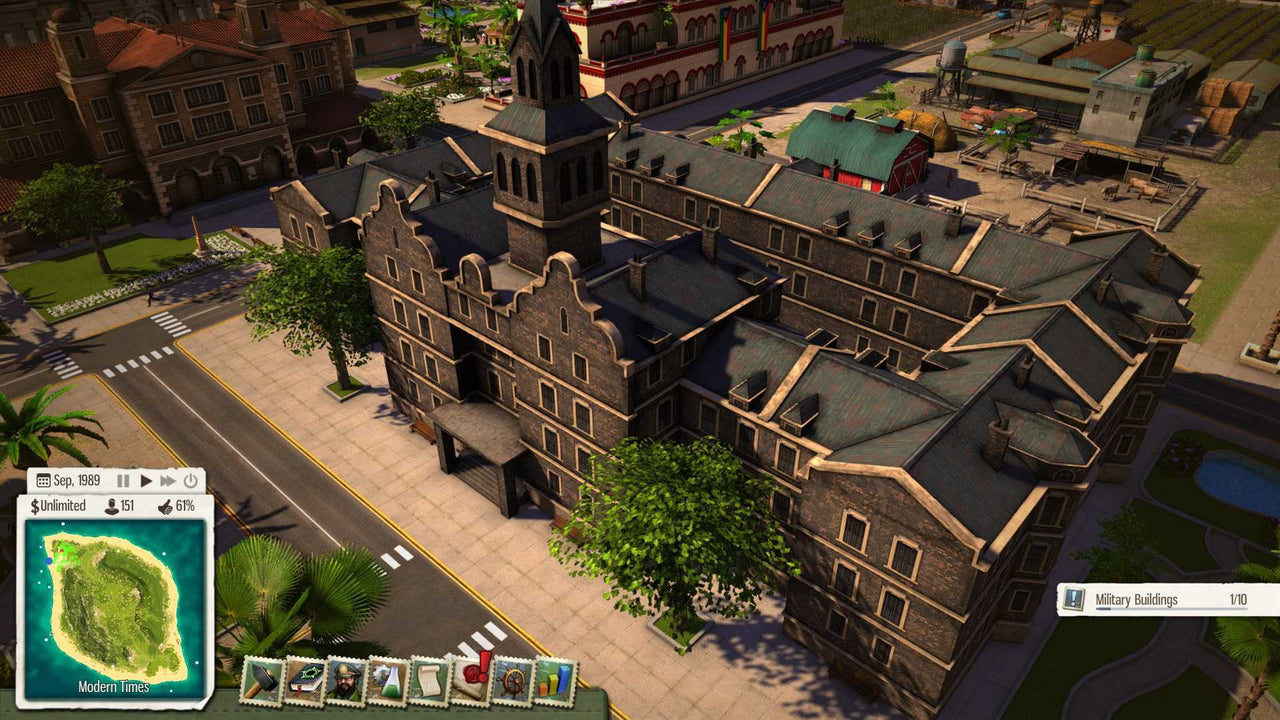The height and width of the screenshot is (720, 1280).
Task: Click the Modern Times era label
Action: click(113, 687)
